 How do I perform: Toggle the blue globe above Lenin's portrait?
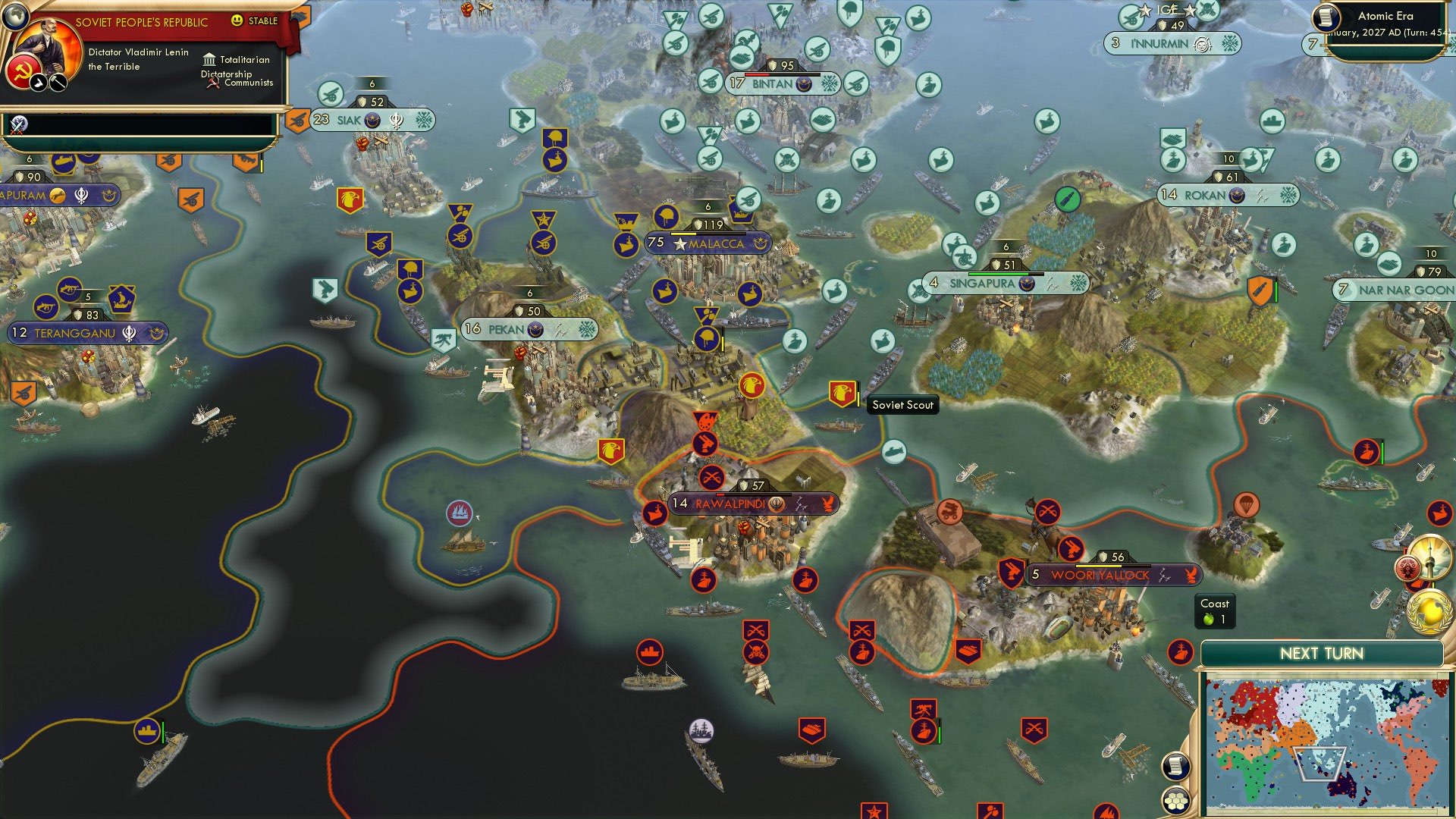[x=15, y=15]
